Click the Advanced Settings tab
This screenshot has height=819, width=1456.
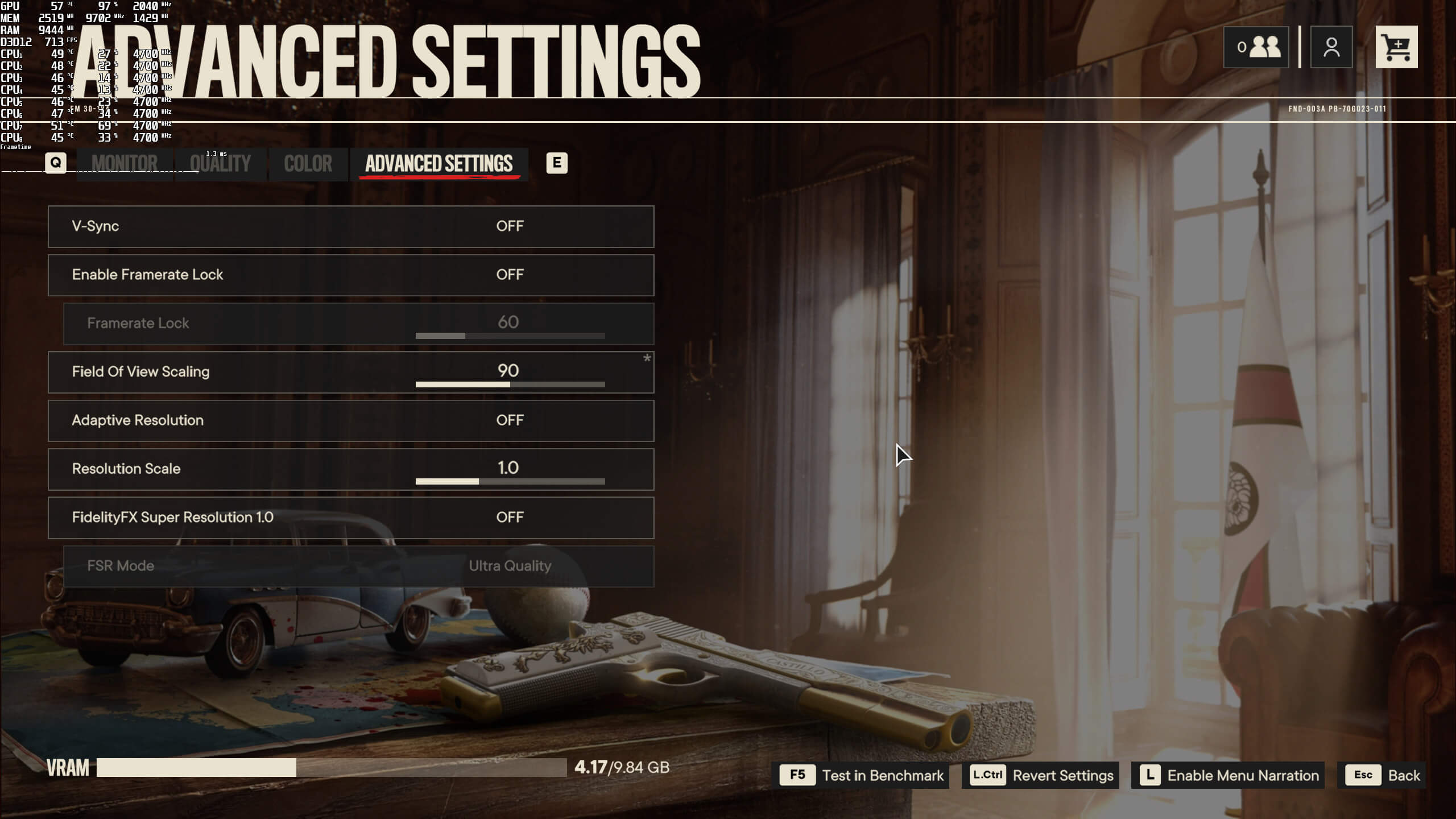(439, 164)
